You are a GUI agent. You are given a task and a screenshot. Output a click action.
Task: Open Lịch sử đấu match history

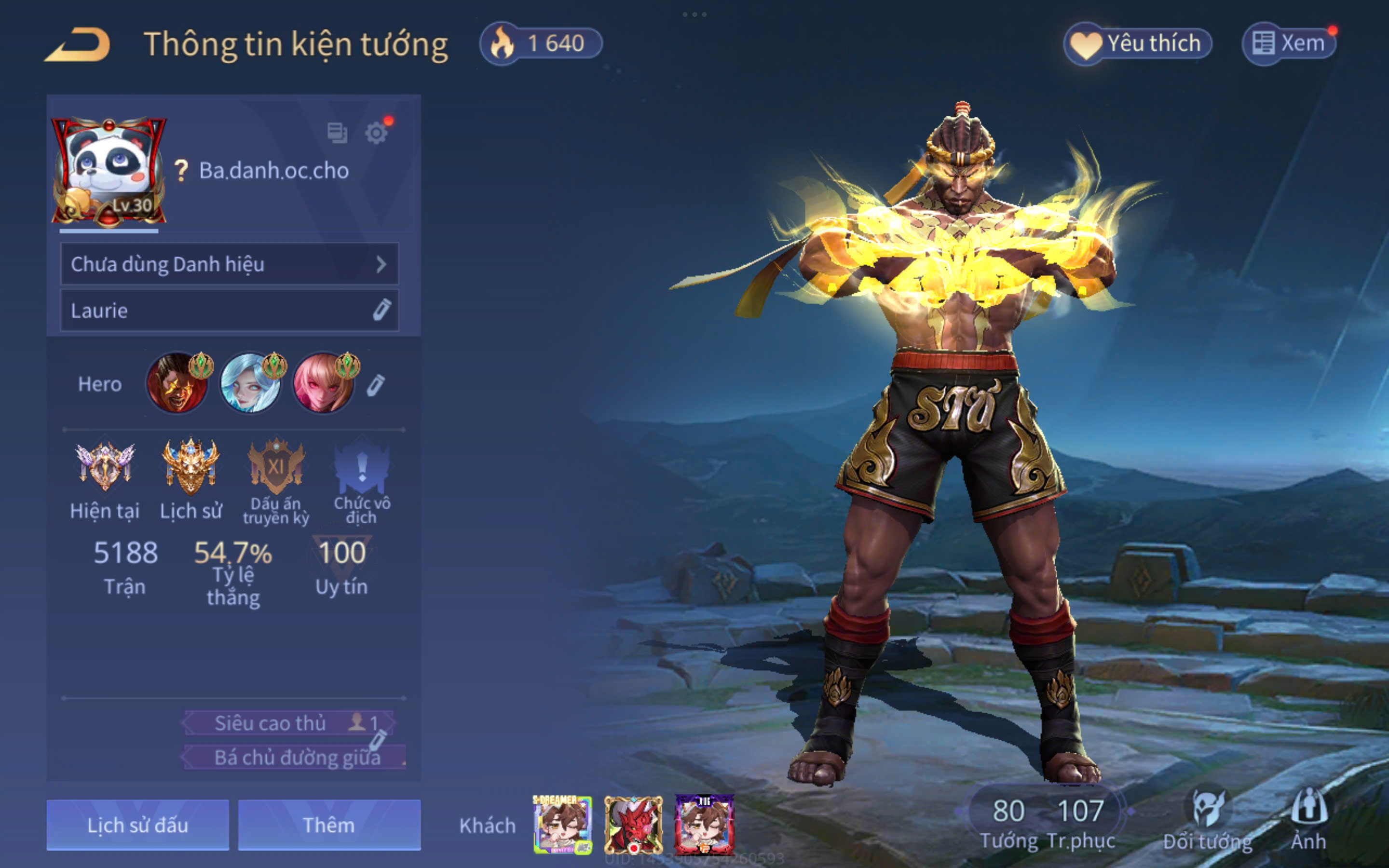click(x=138, y=825)
